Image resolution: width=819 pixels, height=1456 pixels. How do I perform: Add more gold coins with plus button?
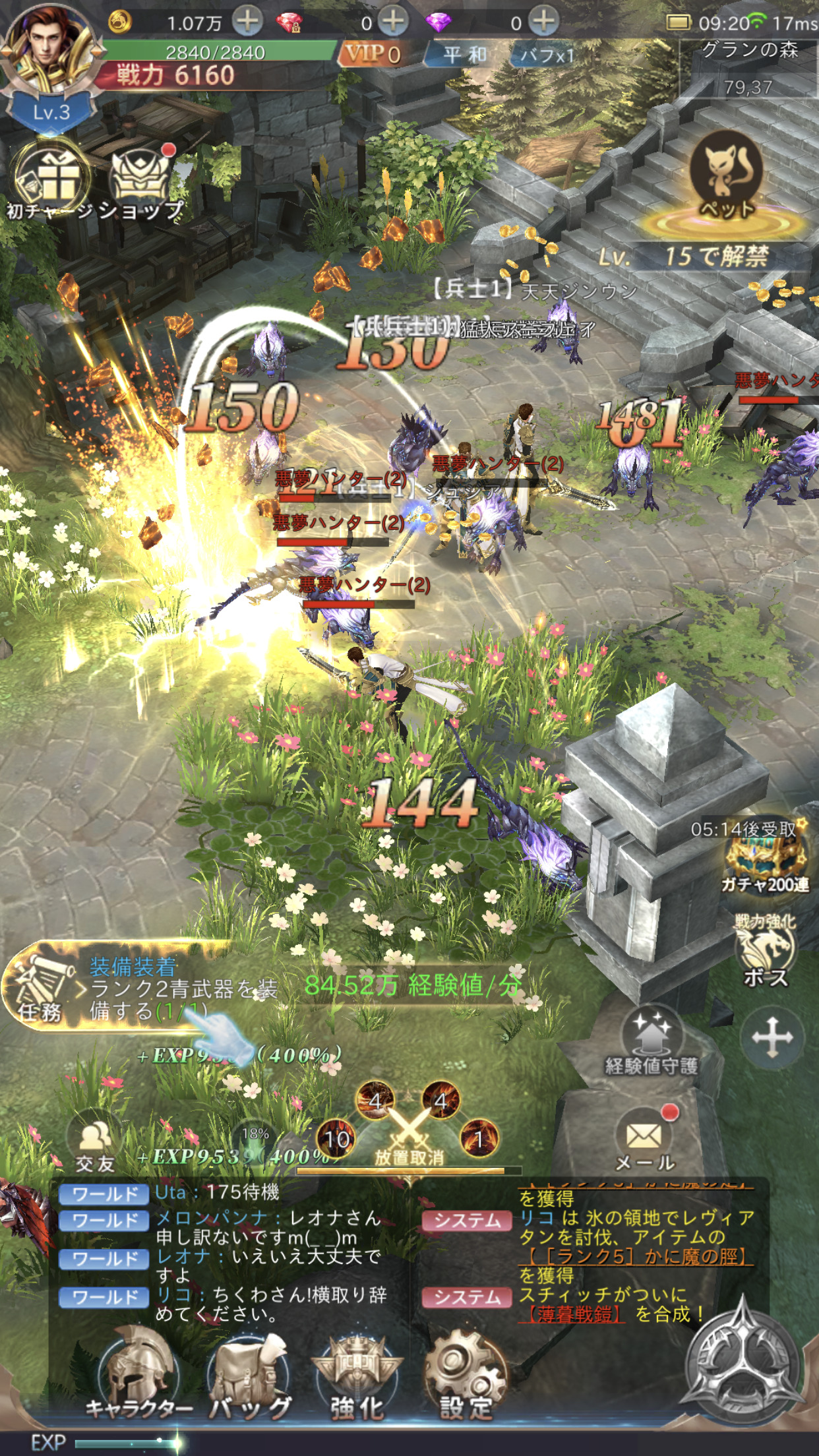tap(248, 21)
